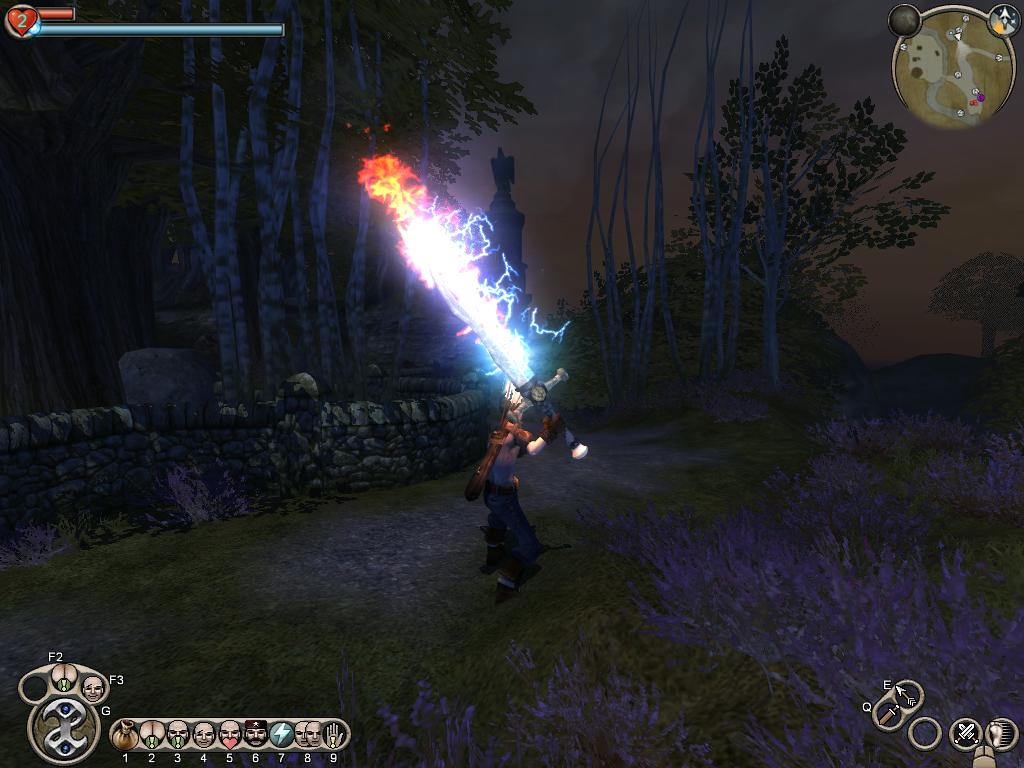This screenshot has height=768, width=1024.
Task: Cast the lightning bolt spell icon
Action: (282, 736)
